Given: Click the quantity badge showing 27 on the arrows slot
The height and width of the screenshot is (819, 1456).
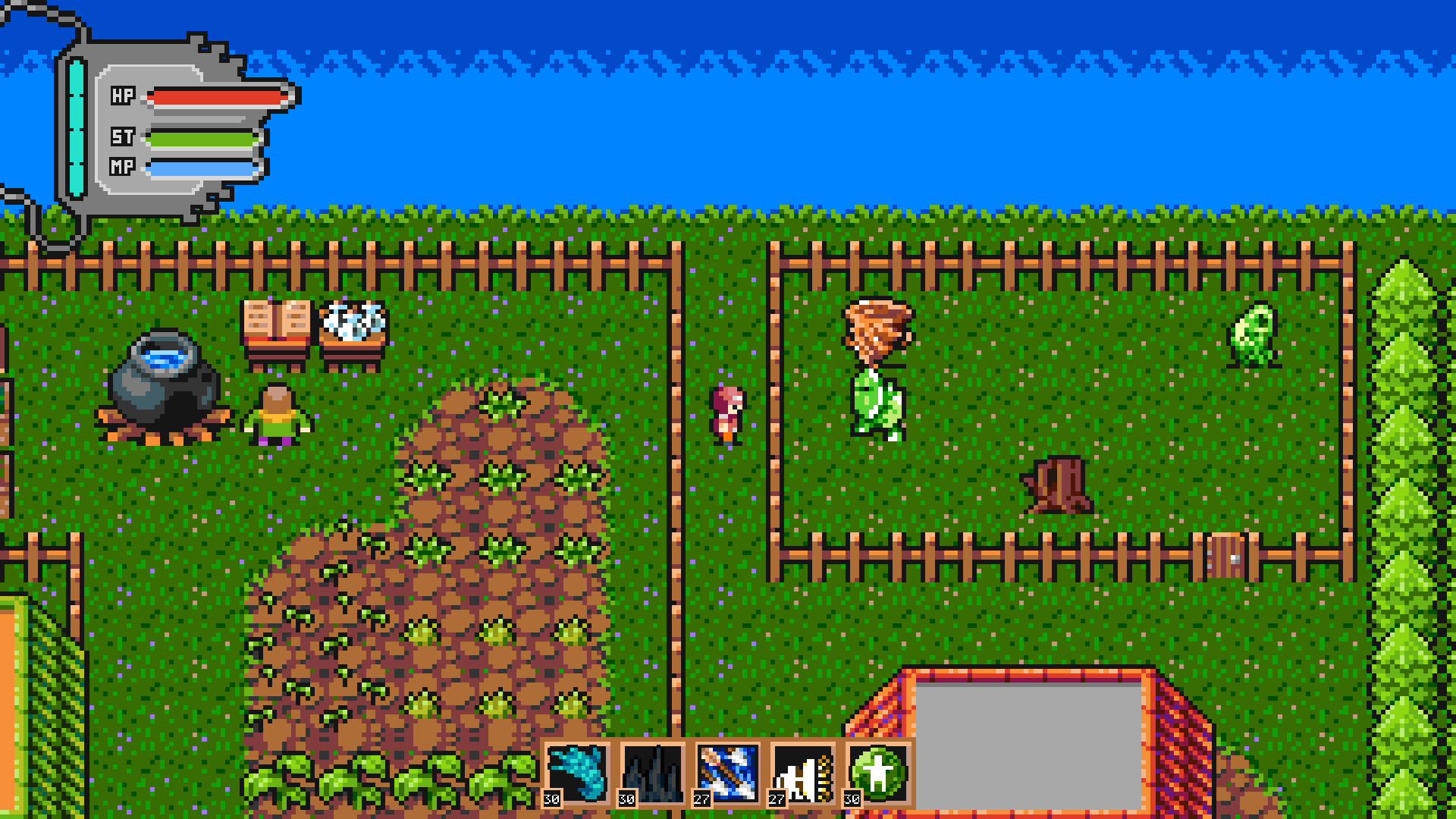Looking at the screenshot, I should point(701,799).
